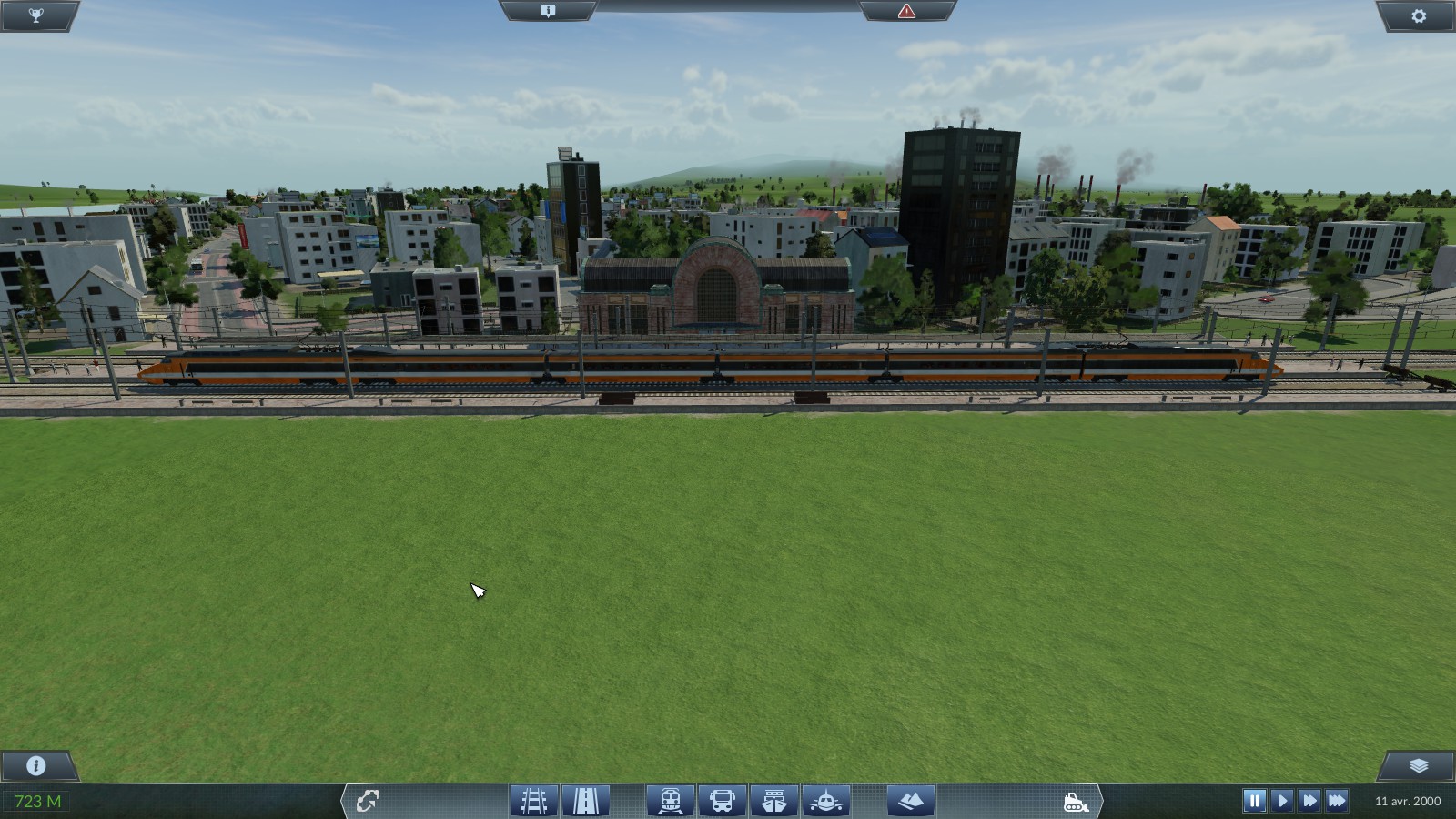The image size is (1456, 819).
Task: Open the map layers panel
Action: (x=1419, y=765)
